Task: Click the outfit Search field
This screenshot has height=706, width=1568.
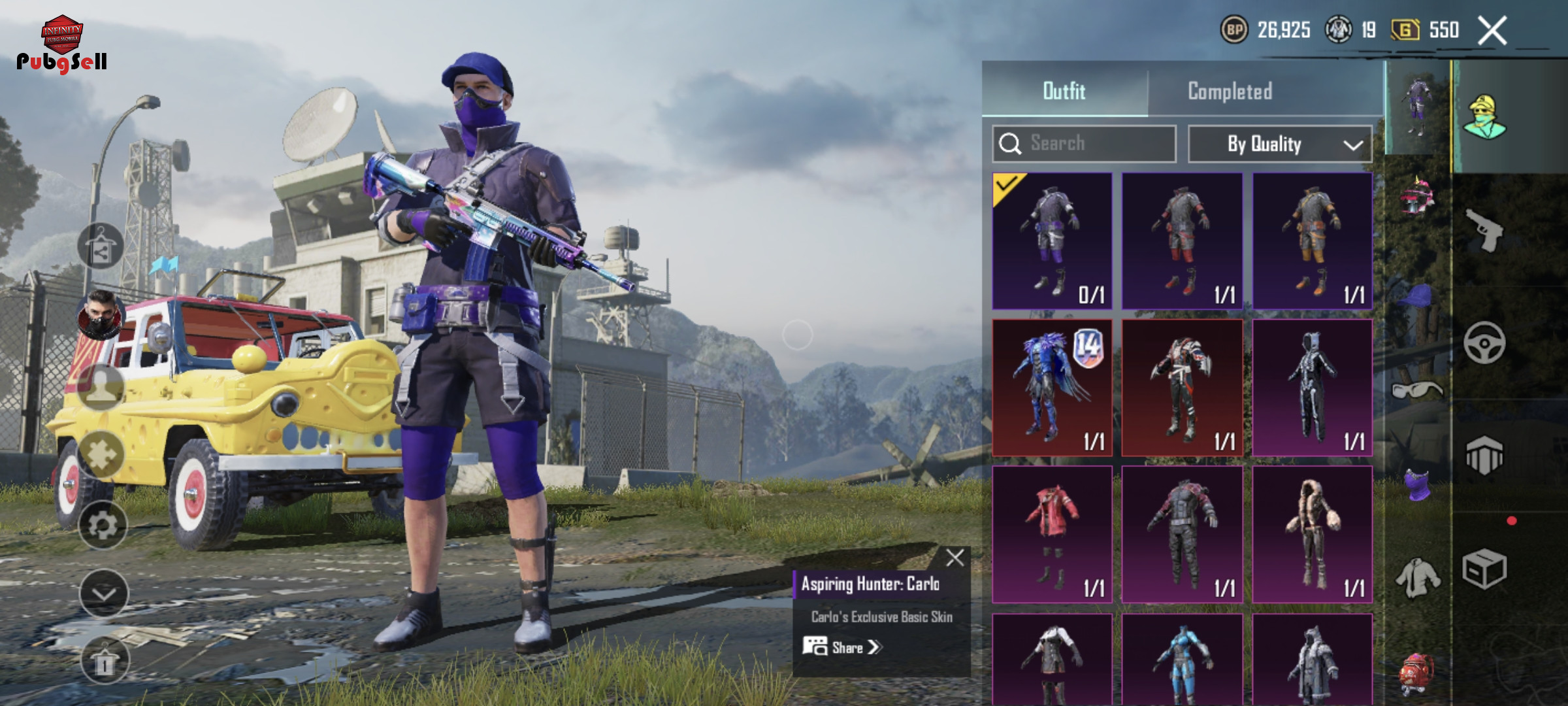Action: coord(1085,143)
